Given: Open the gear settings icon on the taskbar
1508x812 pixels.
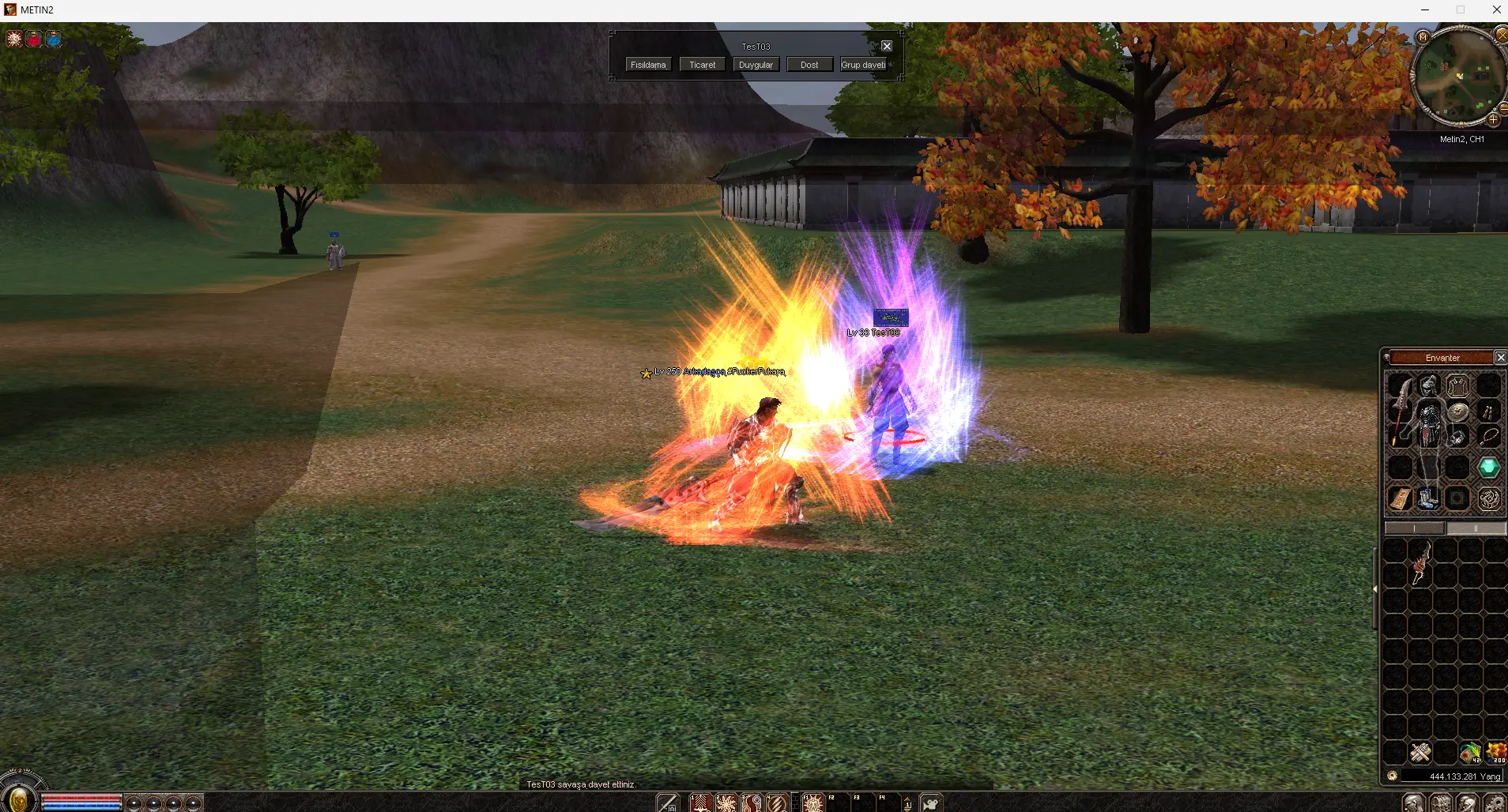Looking at the screenshot, I should click(x=1494, y=803).
